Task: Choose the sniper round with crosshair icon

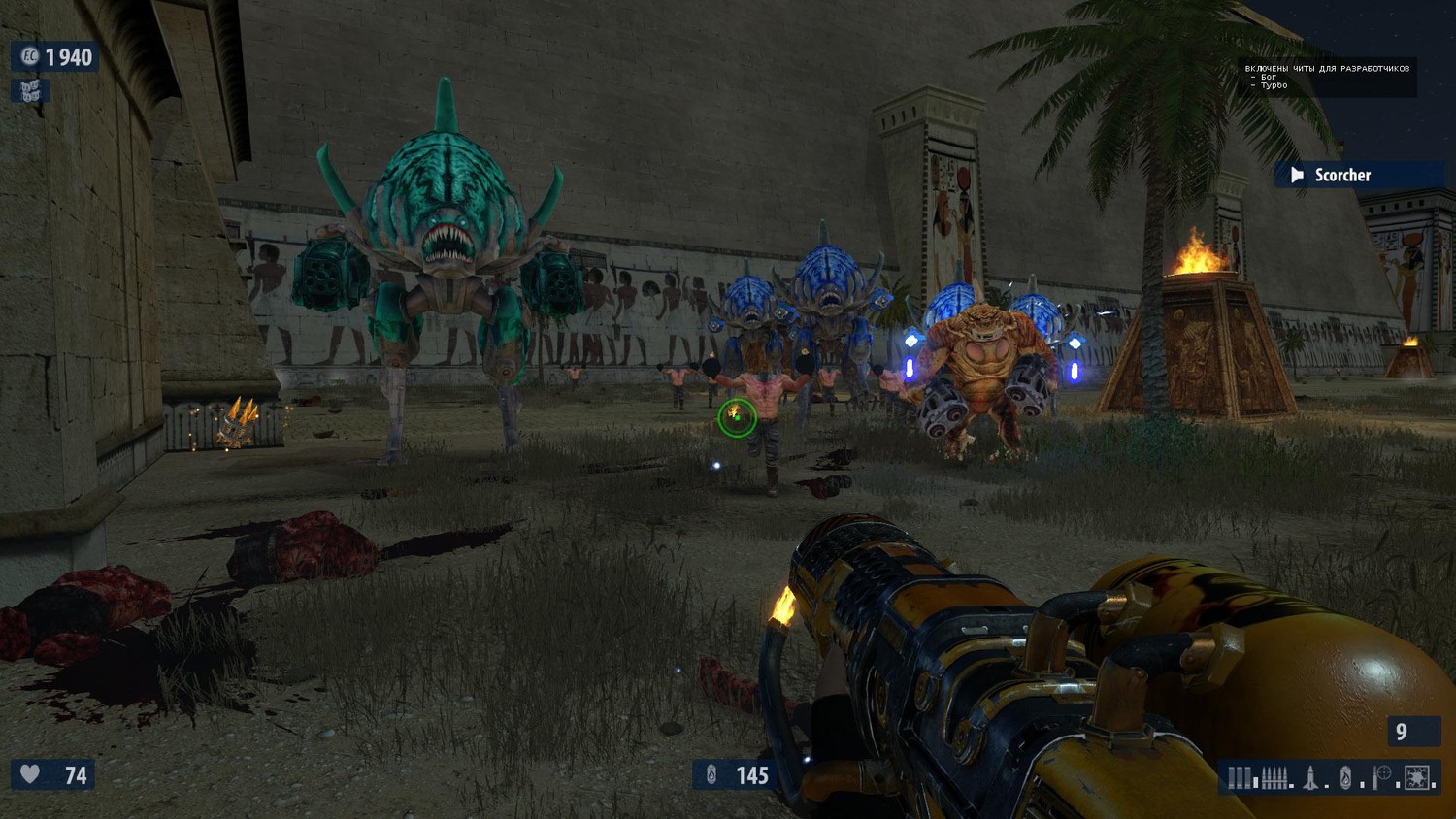Action: (x=1382, y=777)
